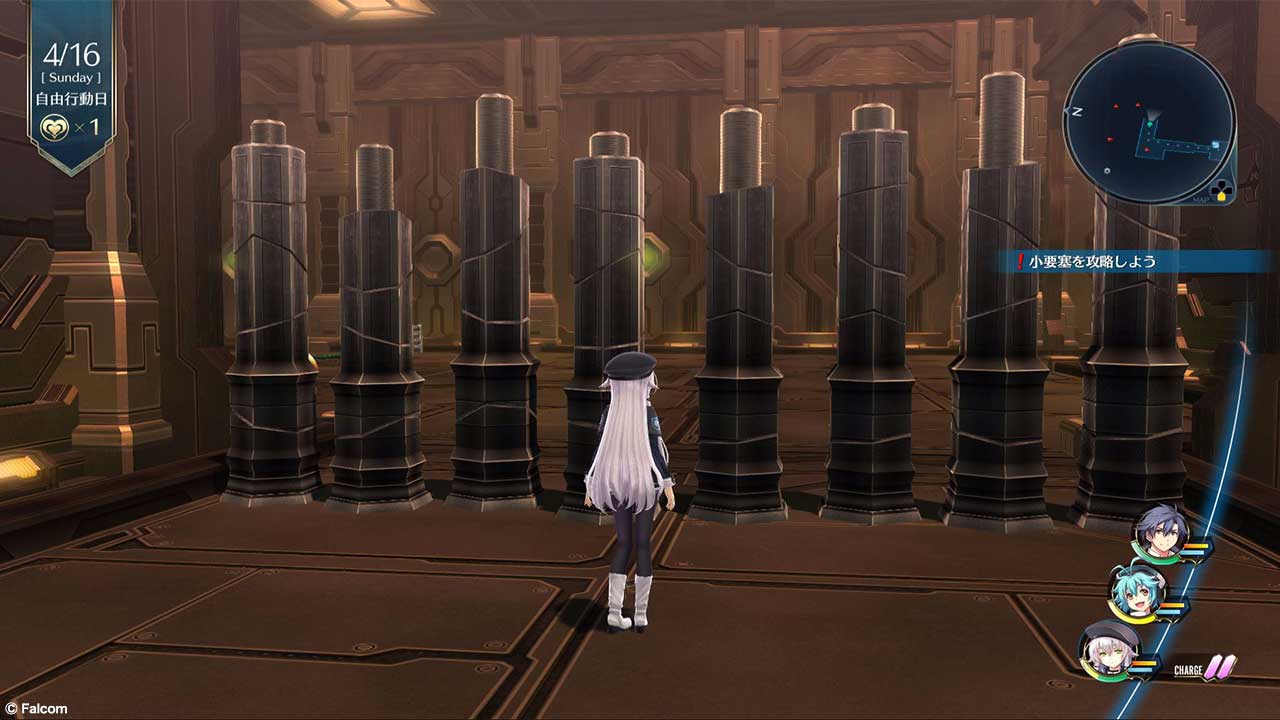Select the dark-haired male party portrait
The width and height of the screenshot is (1280, 720).
1160,535
